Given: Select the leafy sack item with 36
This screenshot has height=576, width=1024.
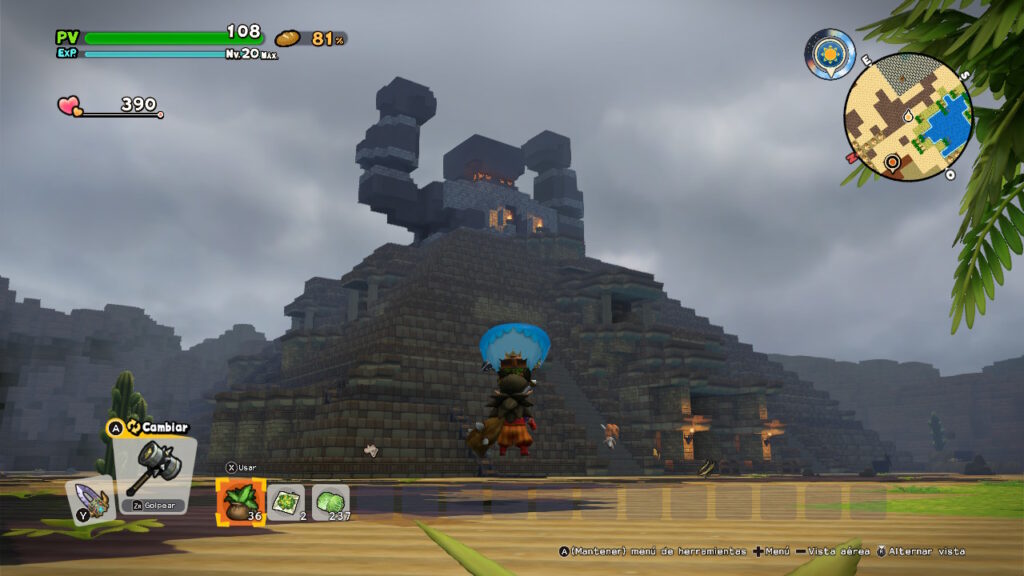Looking at the screenshot, I should [240, 500].
